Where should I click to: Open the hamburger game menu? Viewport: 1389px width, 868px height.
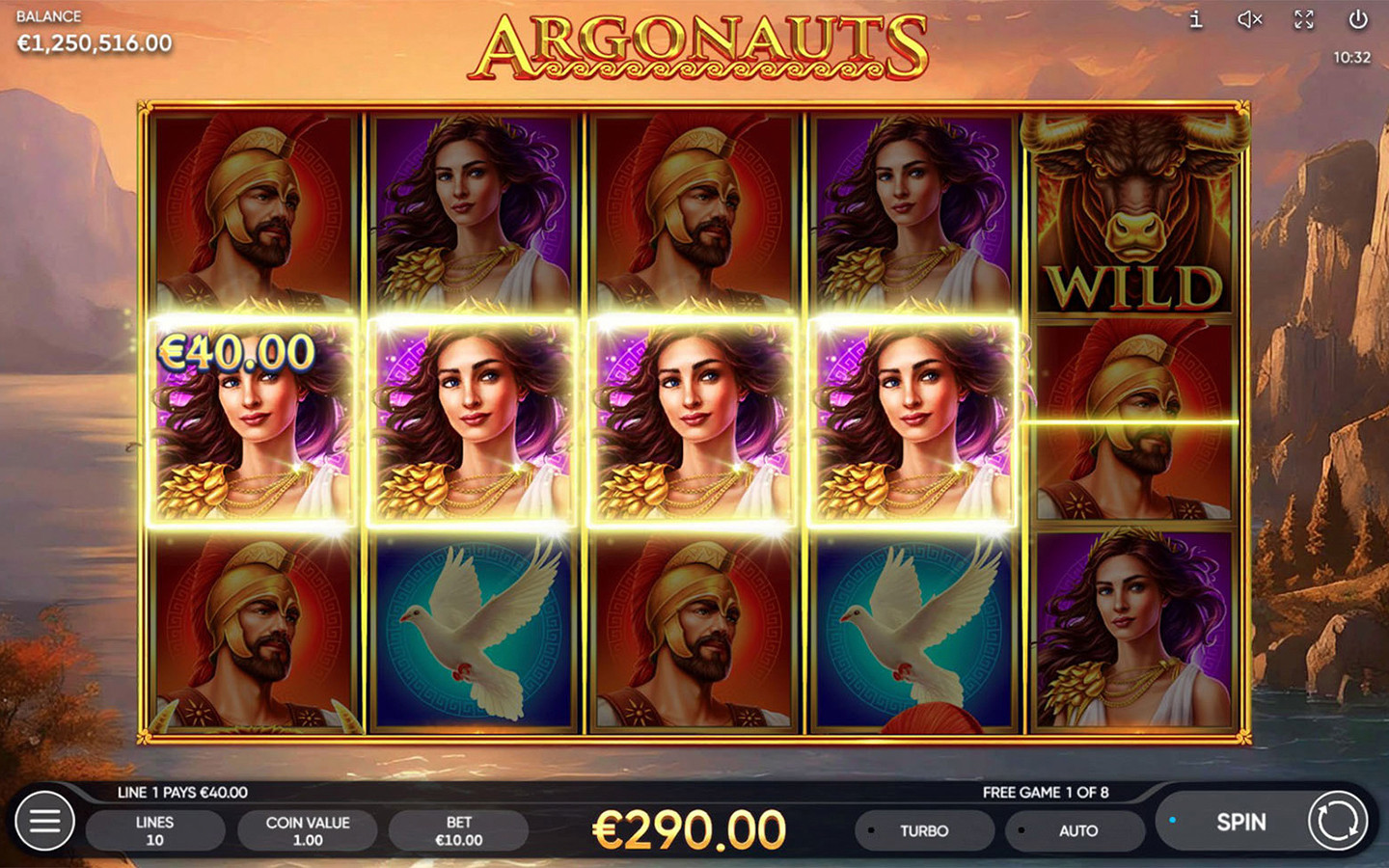tap(44, 822)
